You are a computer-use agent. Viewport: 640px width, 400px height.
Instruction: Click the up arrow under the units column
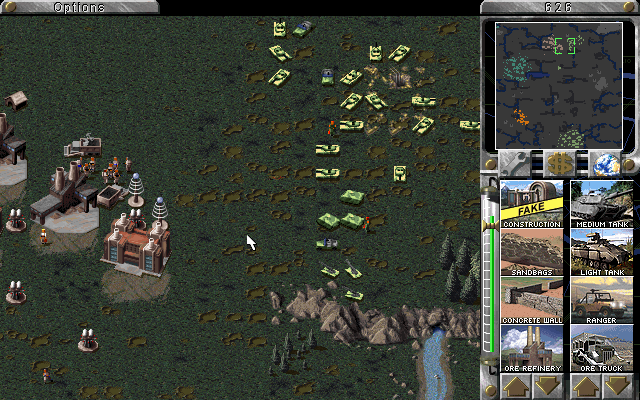tap(585, 386)
